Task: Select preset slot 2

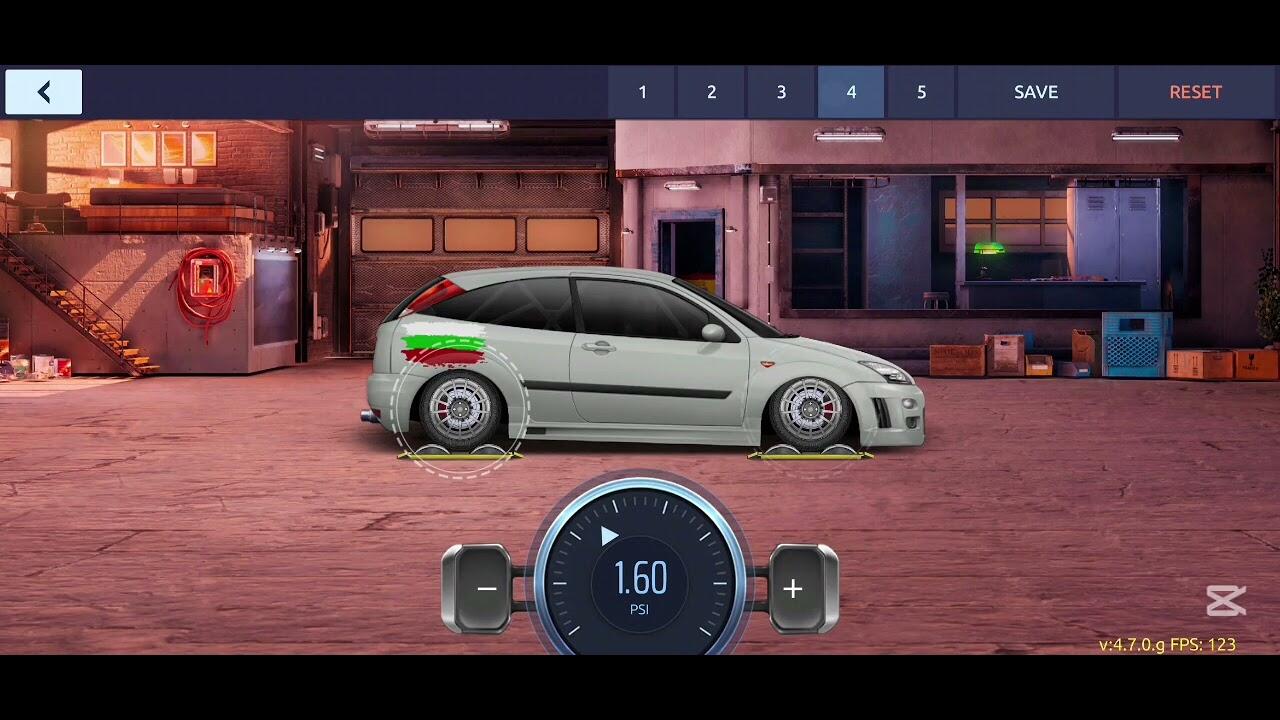Action: pos(712,92)
